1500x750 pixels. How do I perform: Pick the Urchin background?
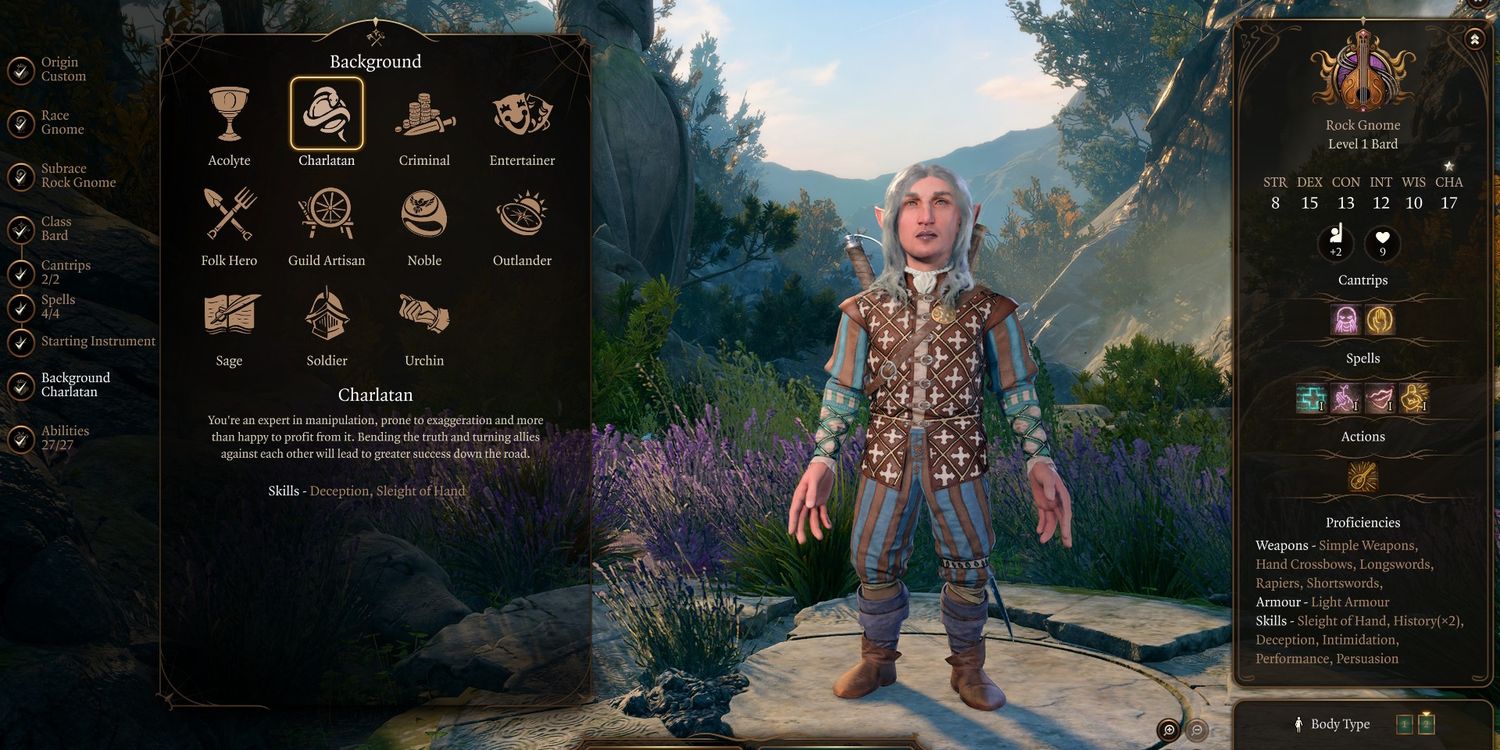click(x=424, y=314)
